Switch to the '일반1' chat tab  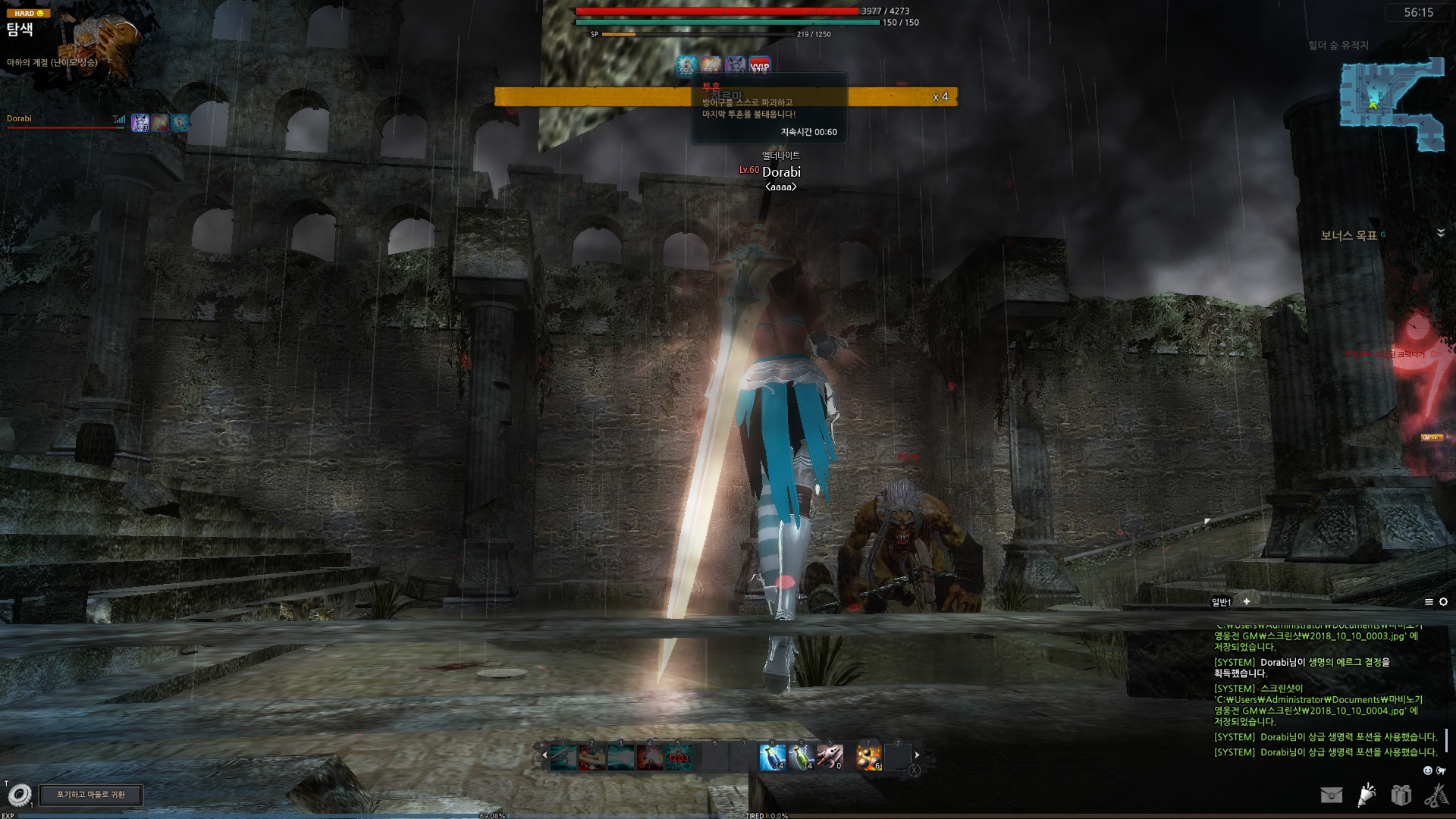[1221, 602]
